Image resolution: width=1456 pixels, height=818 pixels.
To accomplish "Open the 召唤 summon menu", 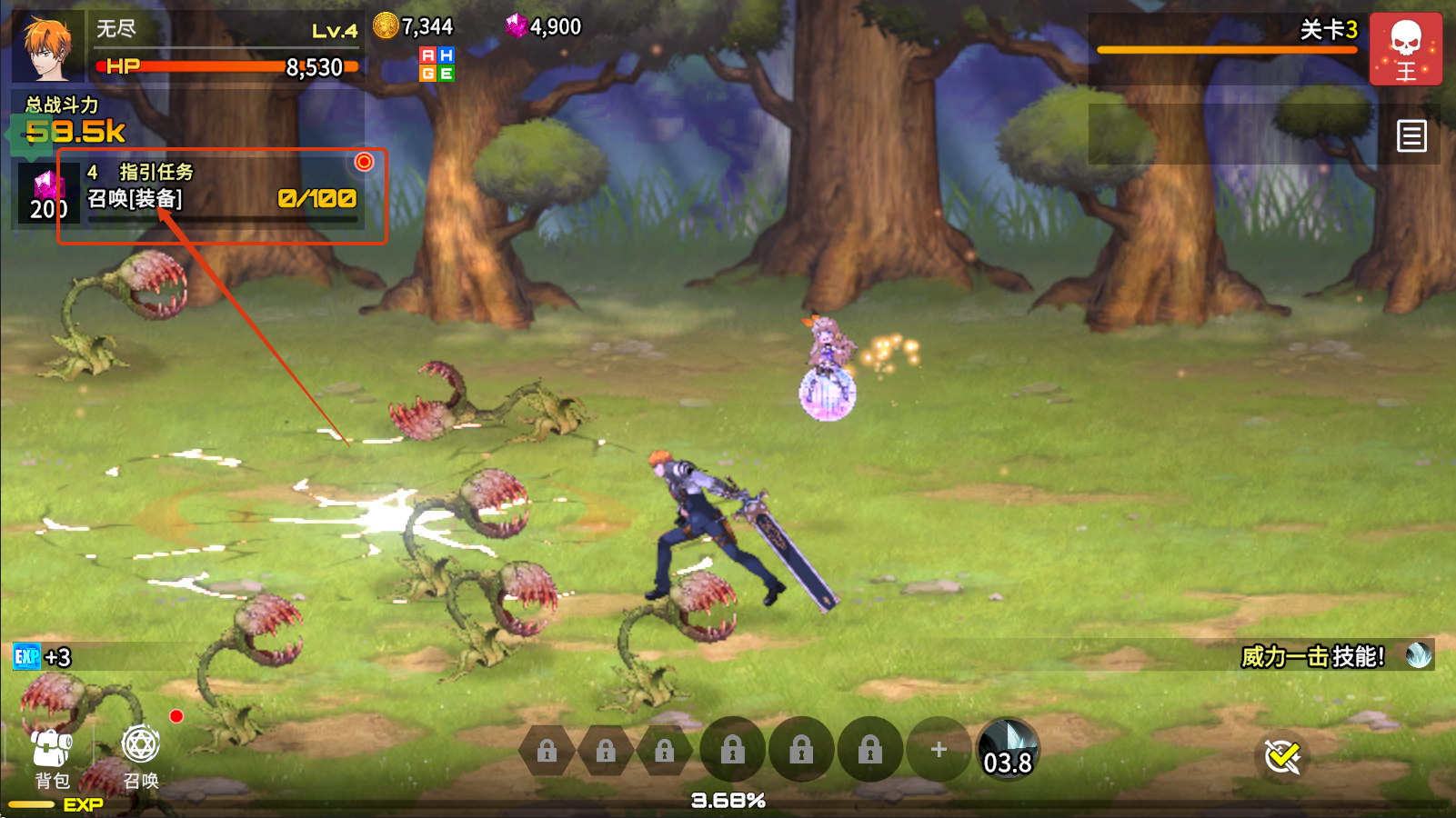I will click(141, 757).
